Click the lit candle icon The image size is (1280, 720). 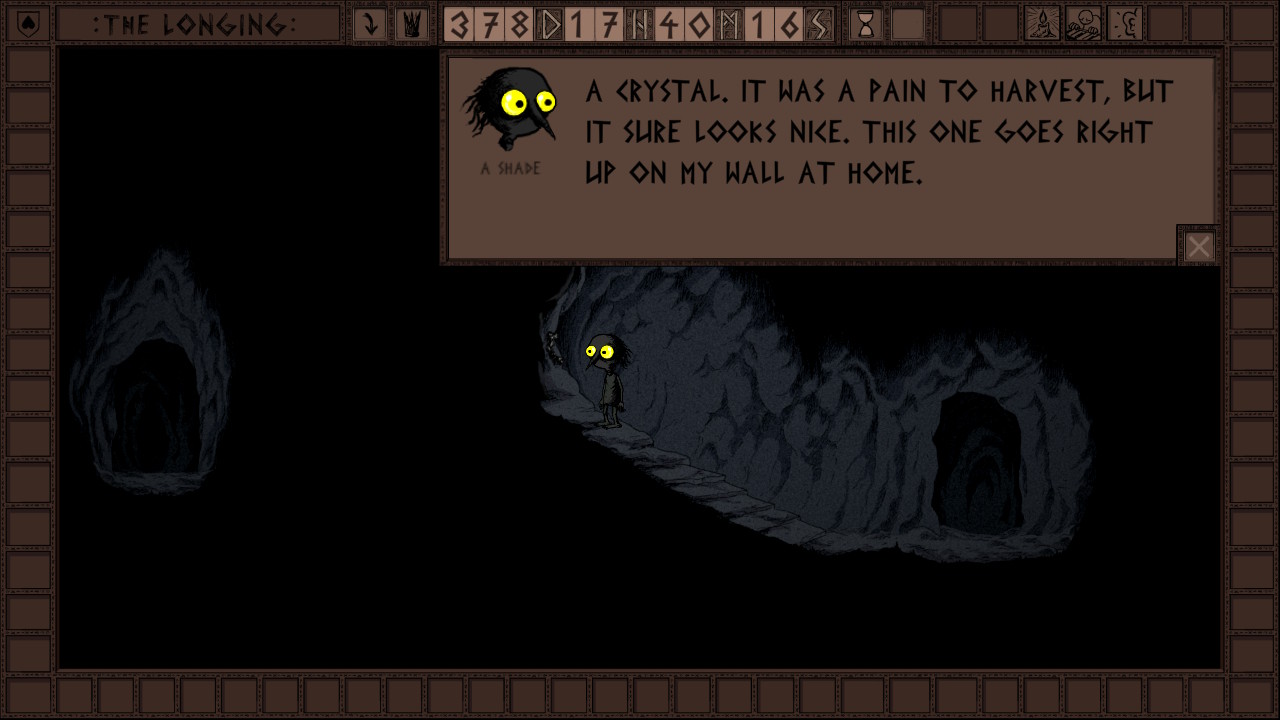coord(1042,24)
